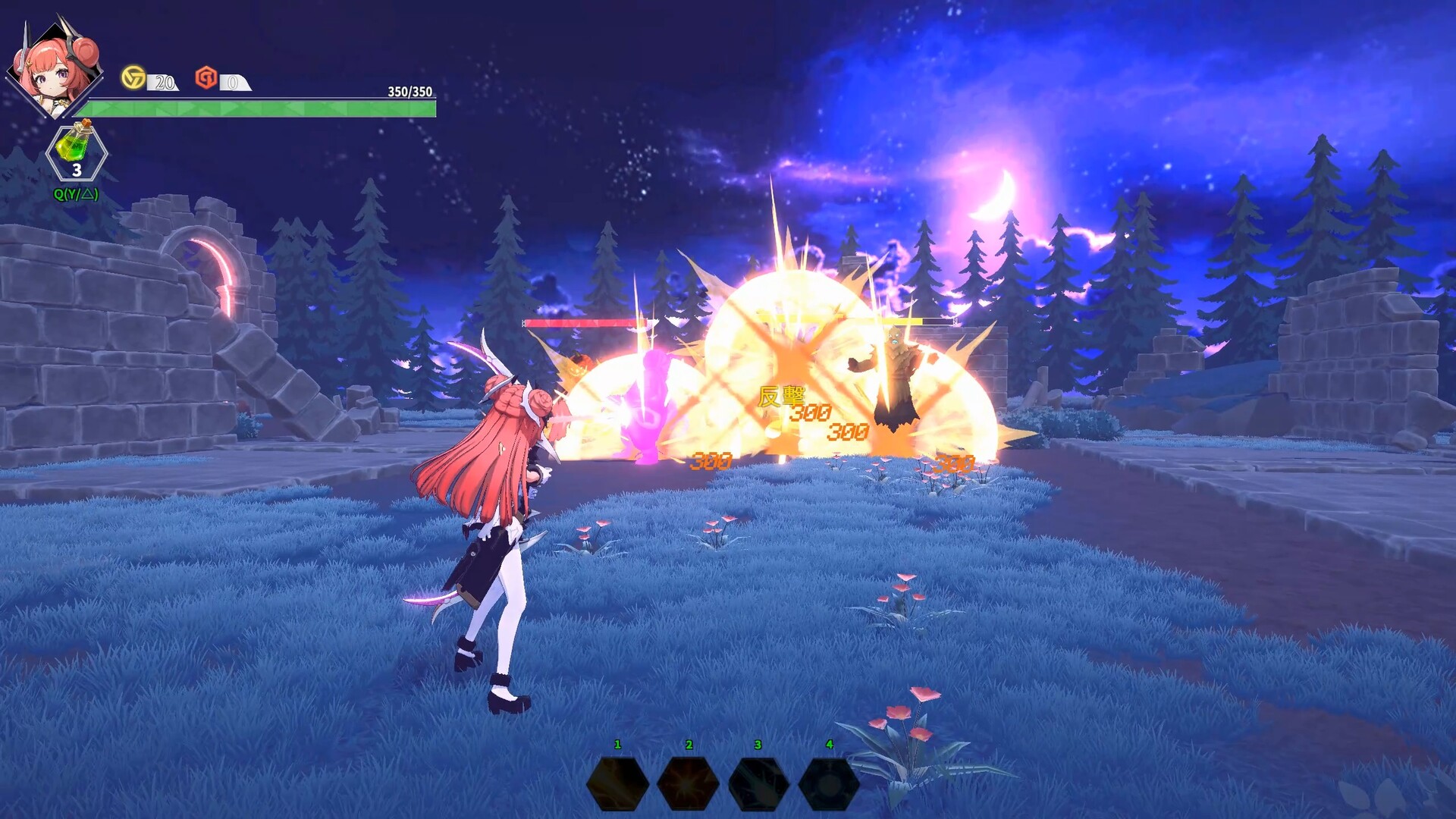This screenshot has width=1456, height=819.
Task: Activate the skill in slot 1
Action: point(618,783)
